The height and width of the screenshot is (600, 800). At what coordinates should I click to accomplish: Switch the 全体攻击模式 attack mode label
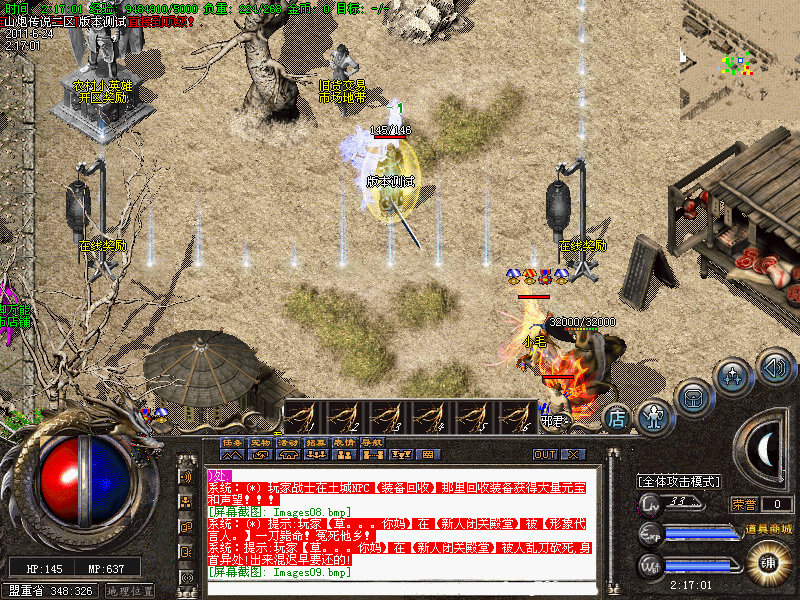679,481
